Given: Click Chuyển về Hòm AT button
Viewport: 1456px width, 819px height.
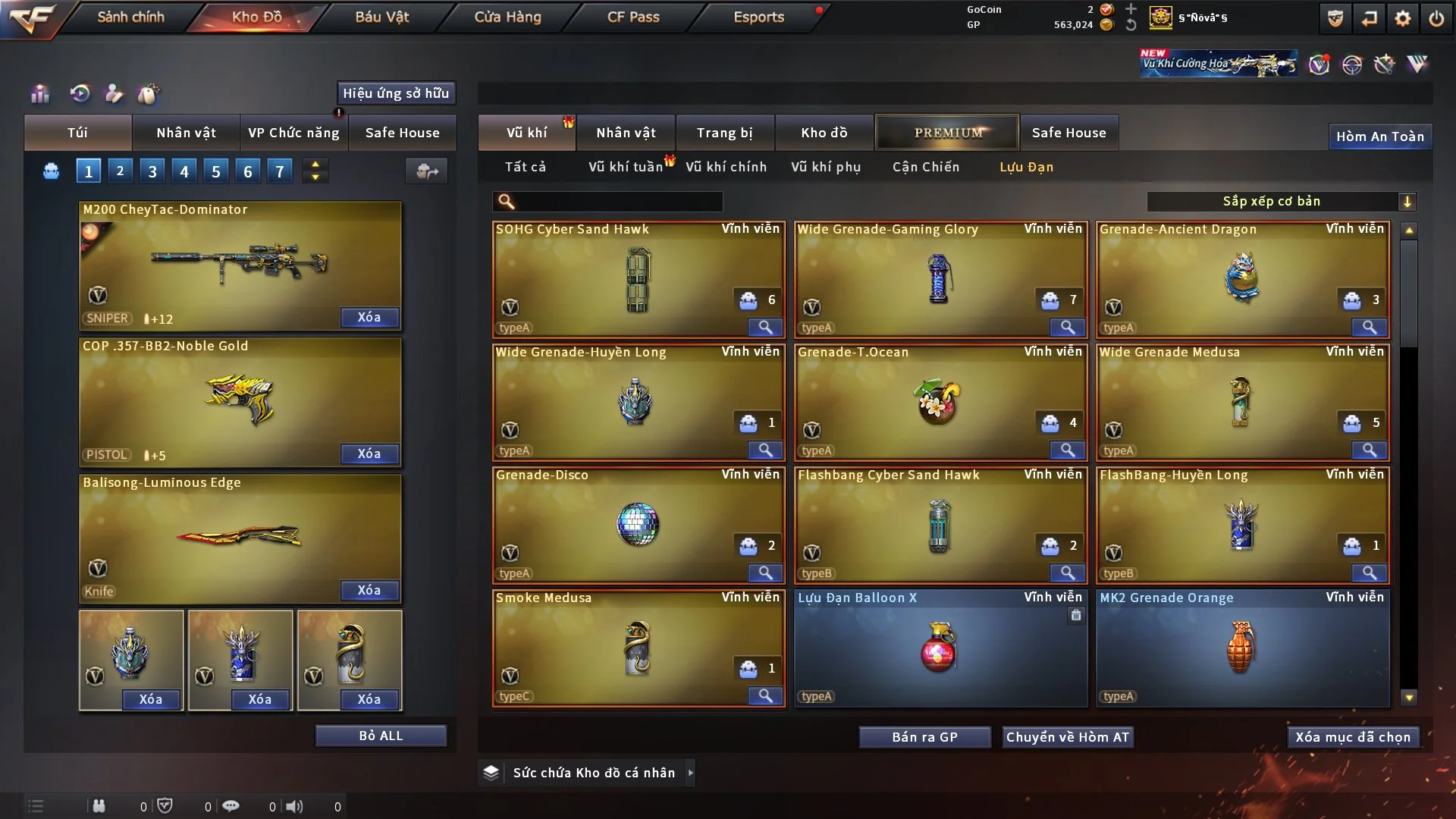Looking at the screenshot, I should pos(1068,737).
